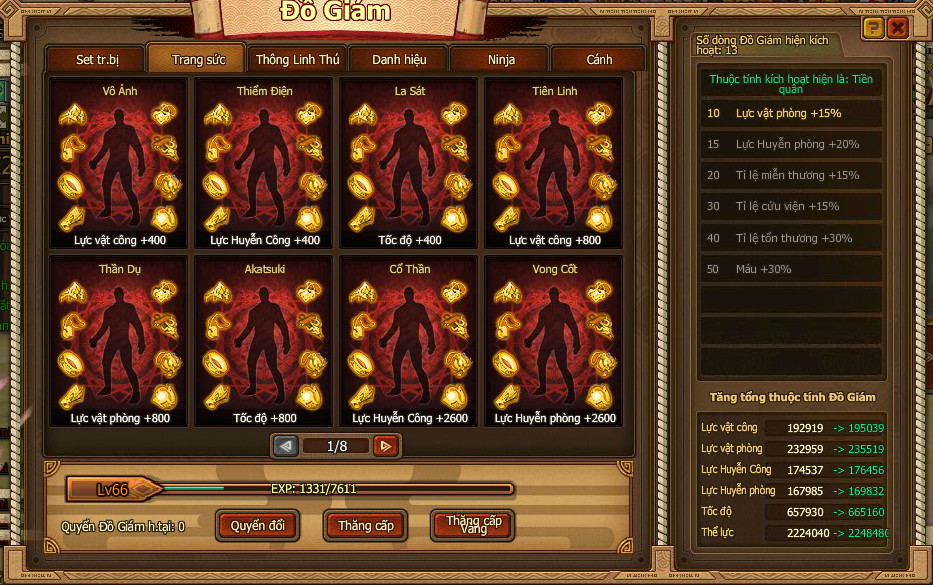Screen dimensions: 933x585
Task: Click the Thăng cấp button
Action: coord(365,525)
